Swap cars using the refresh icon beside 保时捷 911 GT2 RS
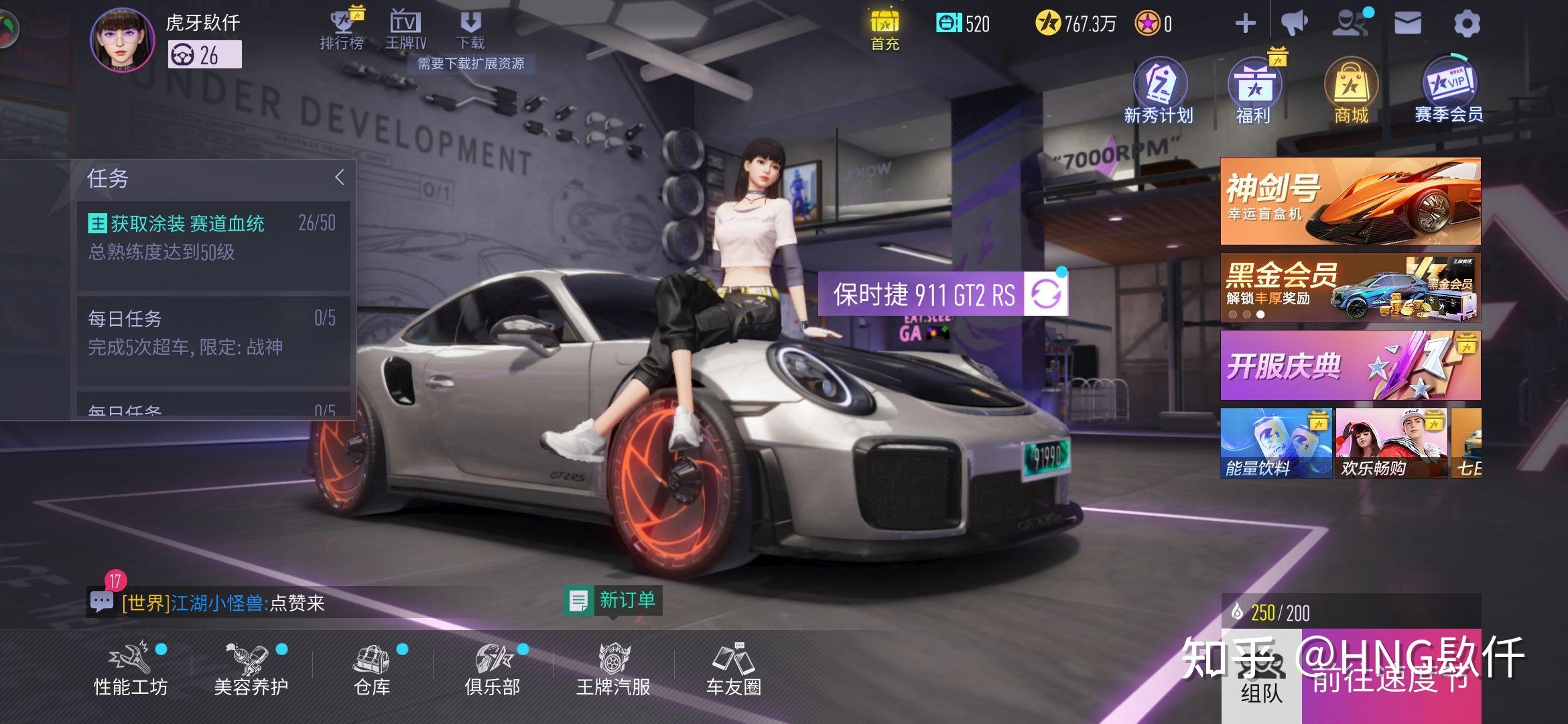 click(x=1044, y=295)
